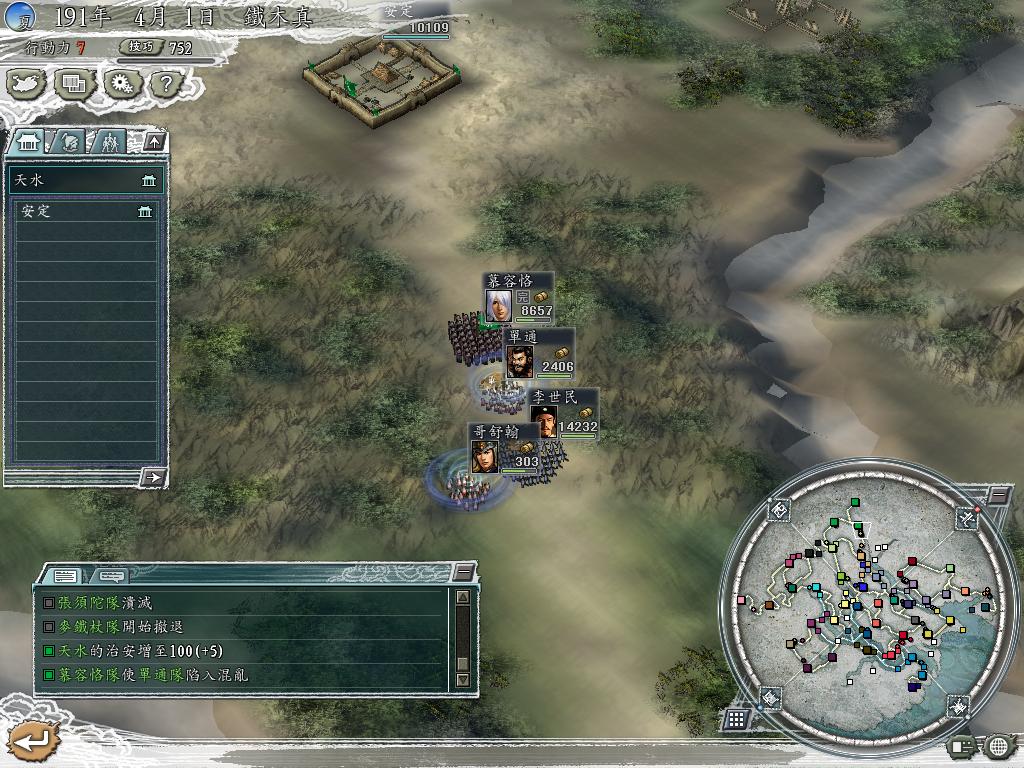
Task: Click the map-shaped icon in top toolbar
Action: 28,84
